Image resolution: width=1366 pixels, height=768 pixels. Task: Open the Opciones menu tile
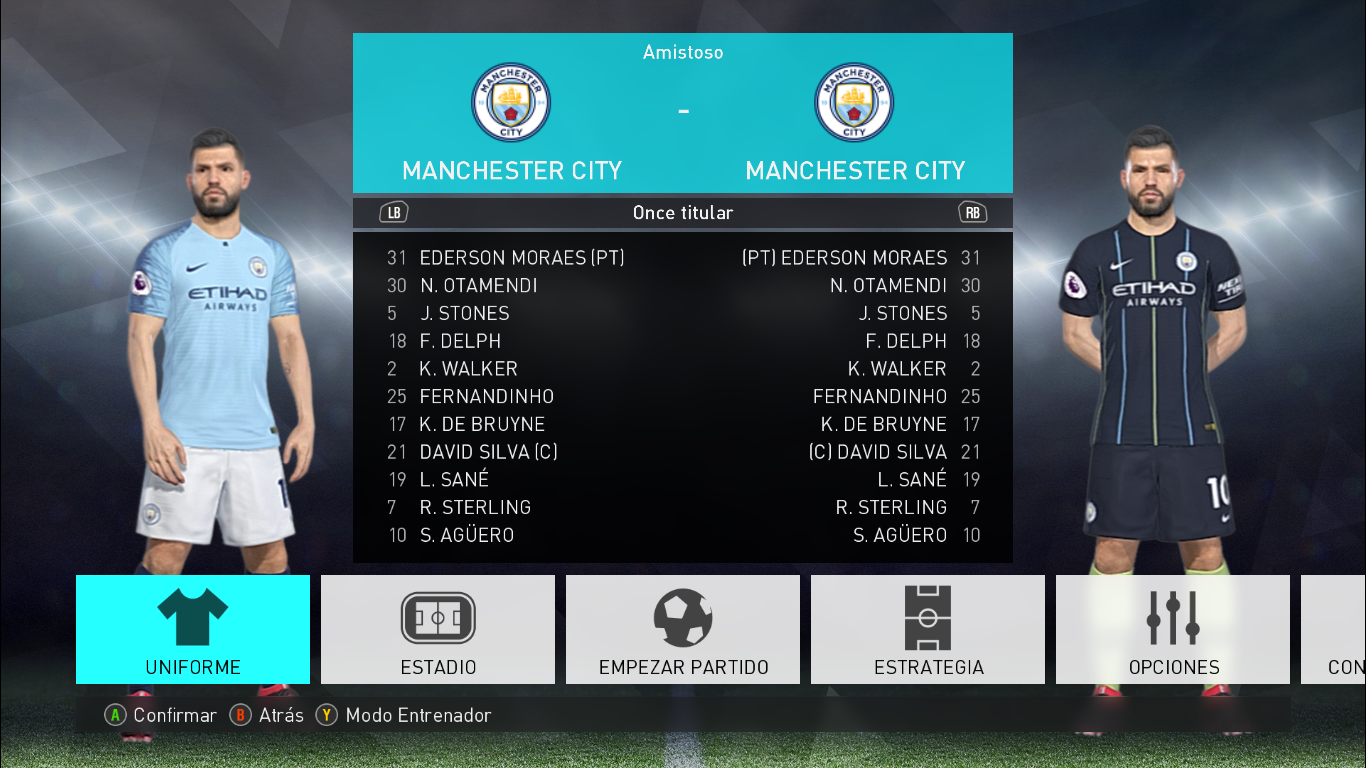tap(1173, 629)
